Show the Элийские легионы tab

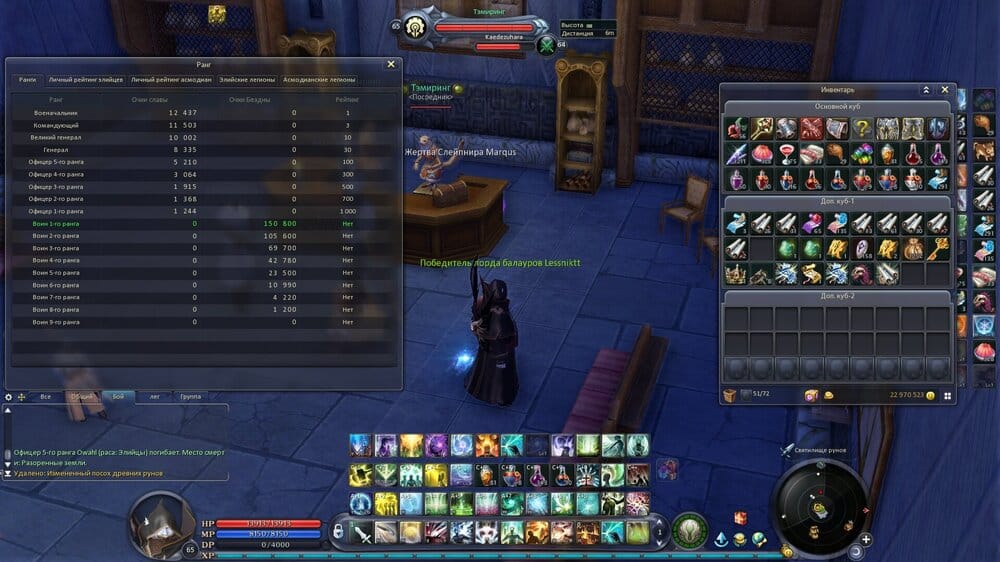(245, 80)
